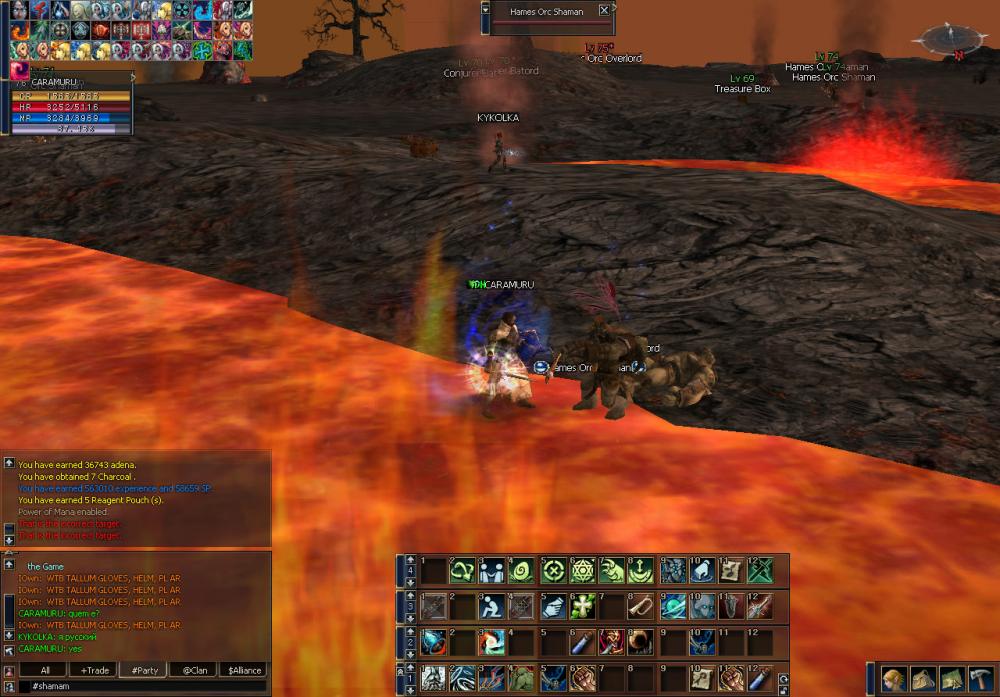
Task: Activate the kneeling figure sit action
Action: pyautogui.click(x=493, y=606)
